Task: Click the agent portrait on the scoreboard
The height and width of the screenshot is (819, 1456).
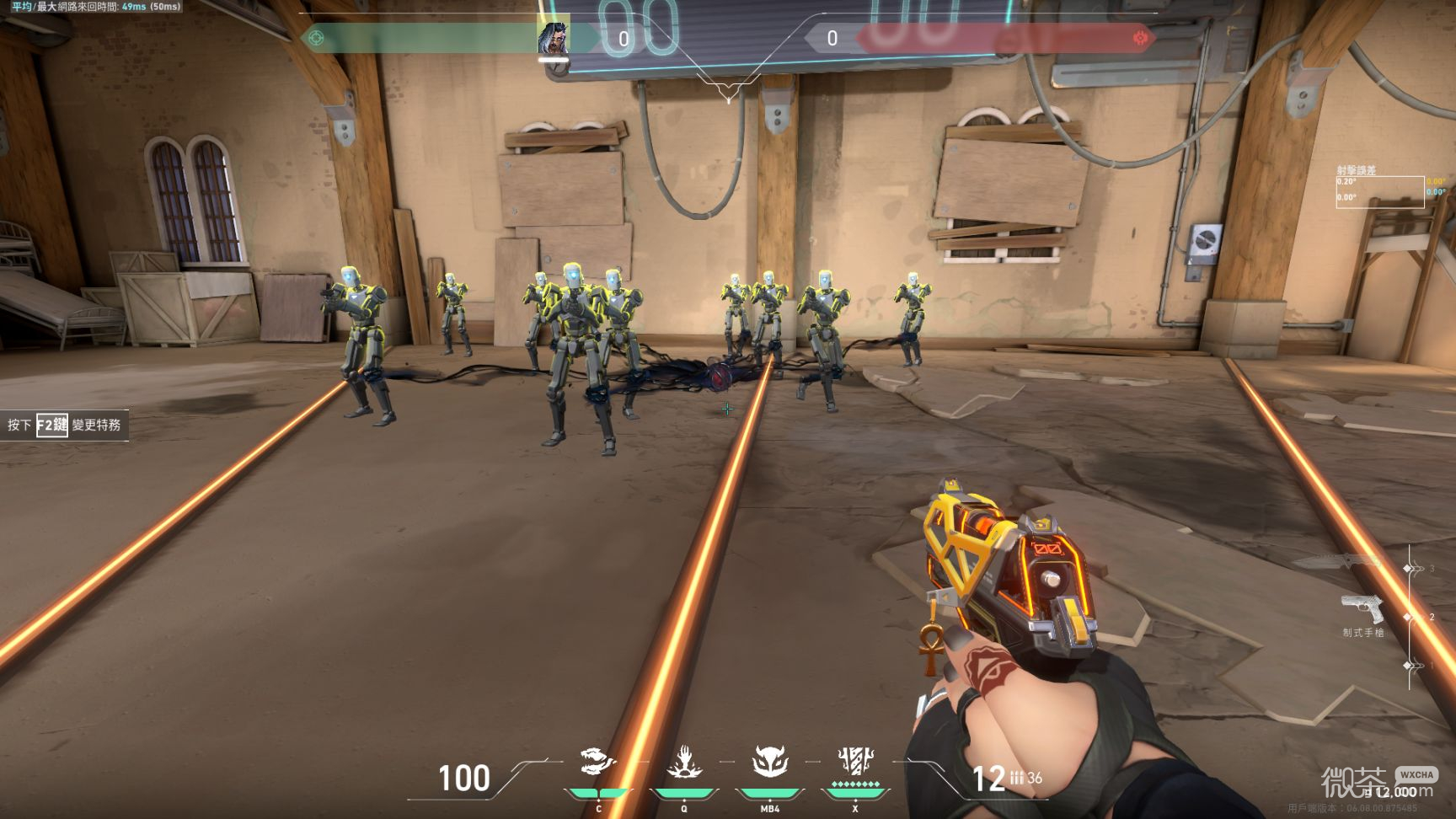Action: click(x=553, y=38)
